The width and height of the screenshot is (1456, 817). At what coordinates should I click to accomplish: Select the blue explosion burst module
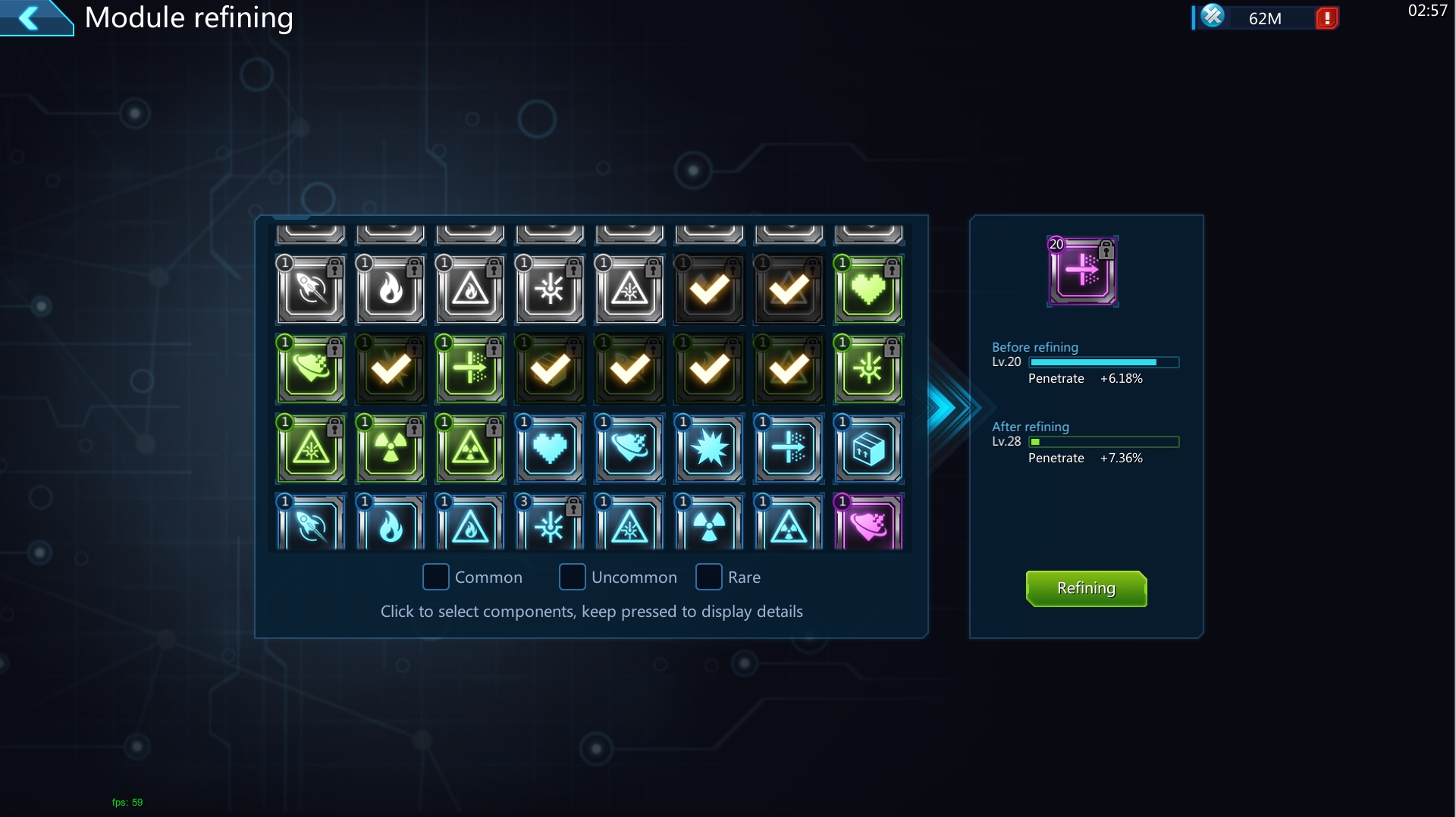(709, 449)
